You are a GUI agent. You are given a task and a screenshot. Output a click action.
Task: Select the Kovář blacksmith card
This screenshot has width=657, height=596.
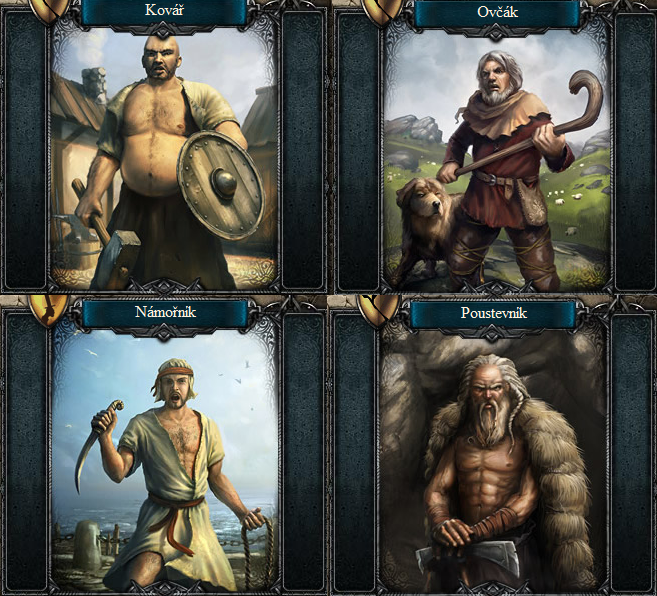(x=164, y=160)
